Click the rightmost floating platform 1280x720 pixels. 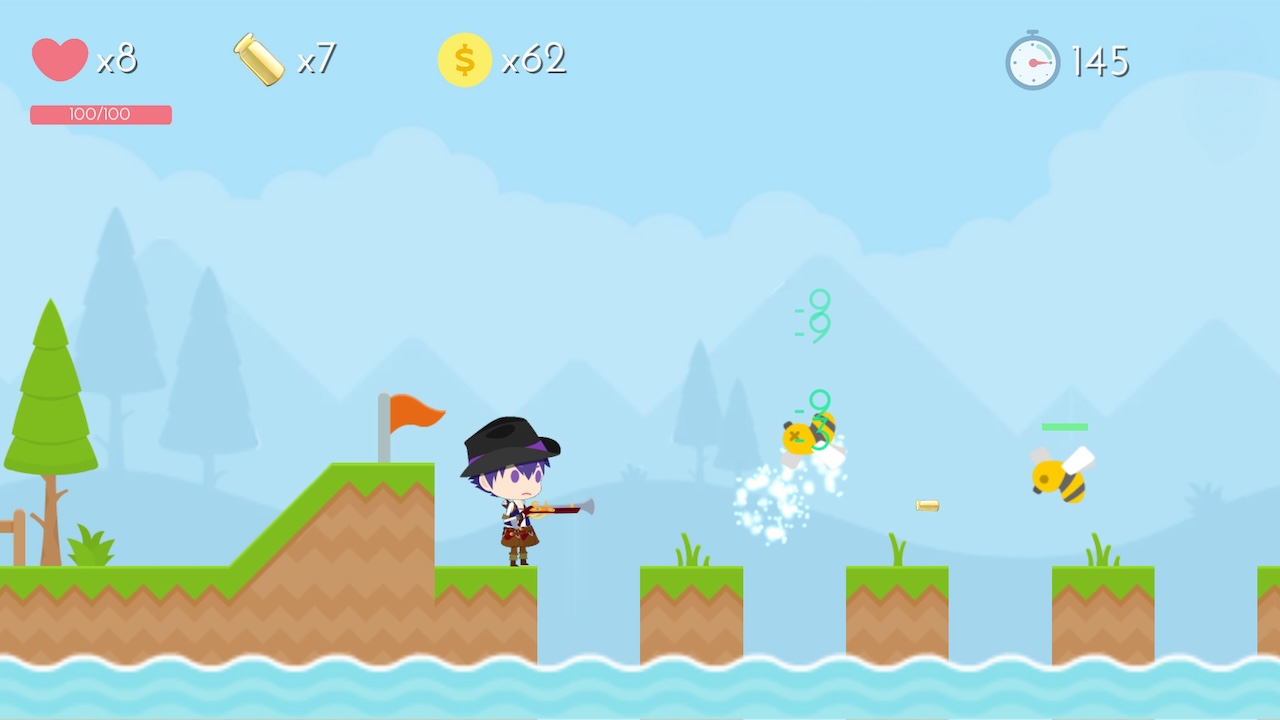tap(1102, 610)
